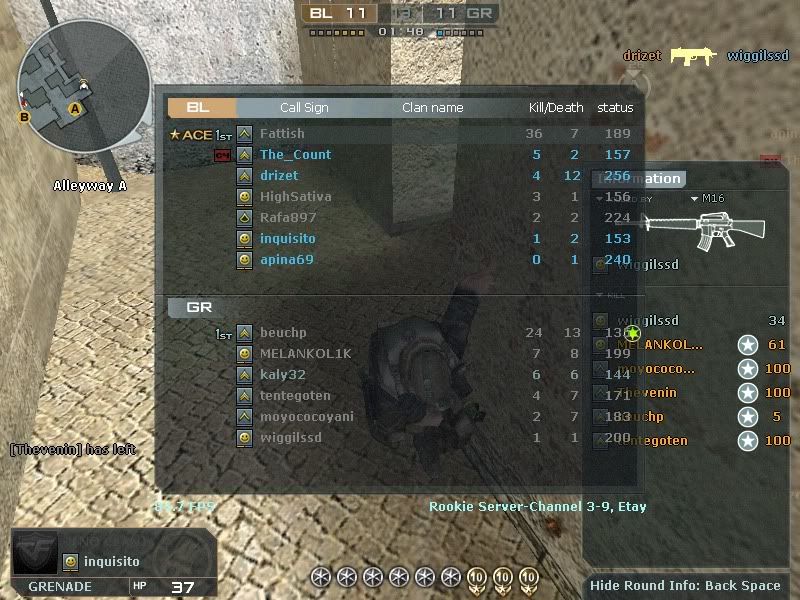Image resolution: width=800 pixels, height=600 pixels.
Task: Select Fattish's row on the scoreboard
Action: point(282,134)
